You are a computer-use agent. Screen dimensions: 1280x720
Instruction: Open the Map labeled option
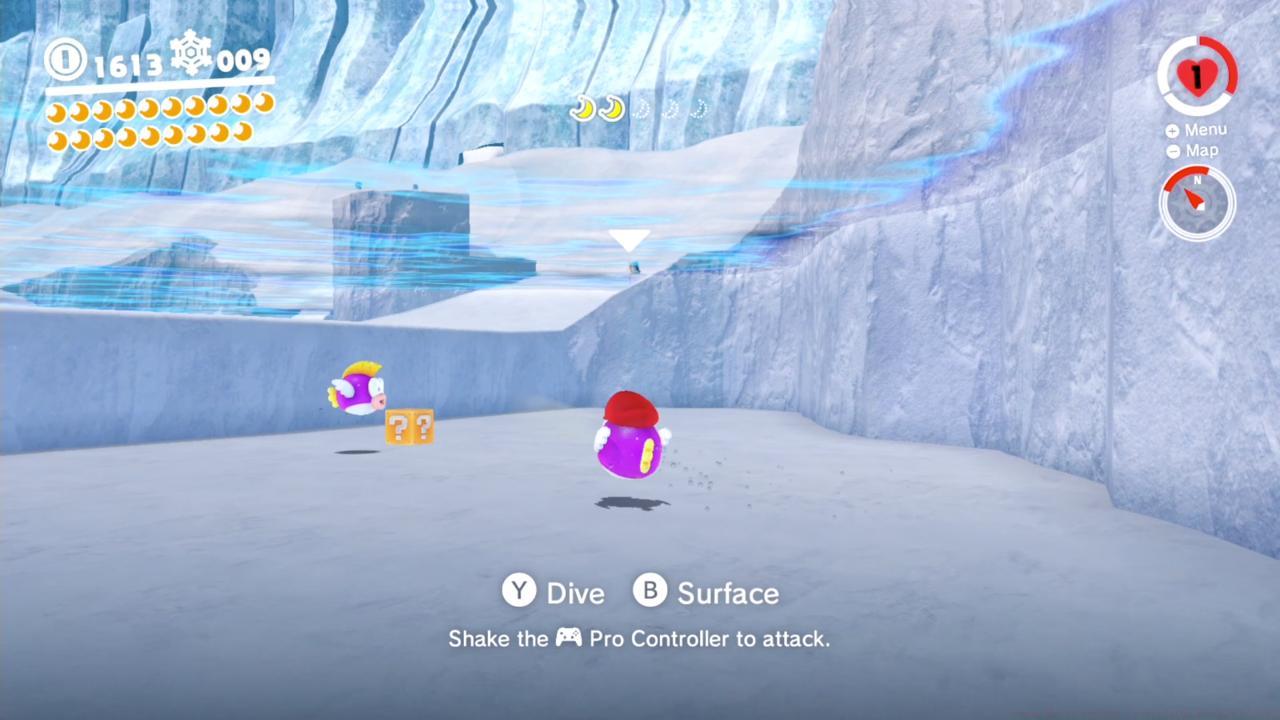(x=1202, y=150)
